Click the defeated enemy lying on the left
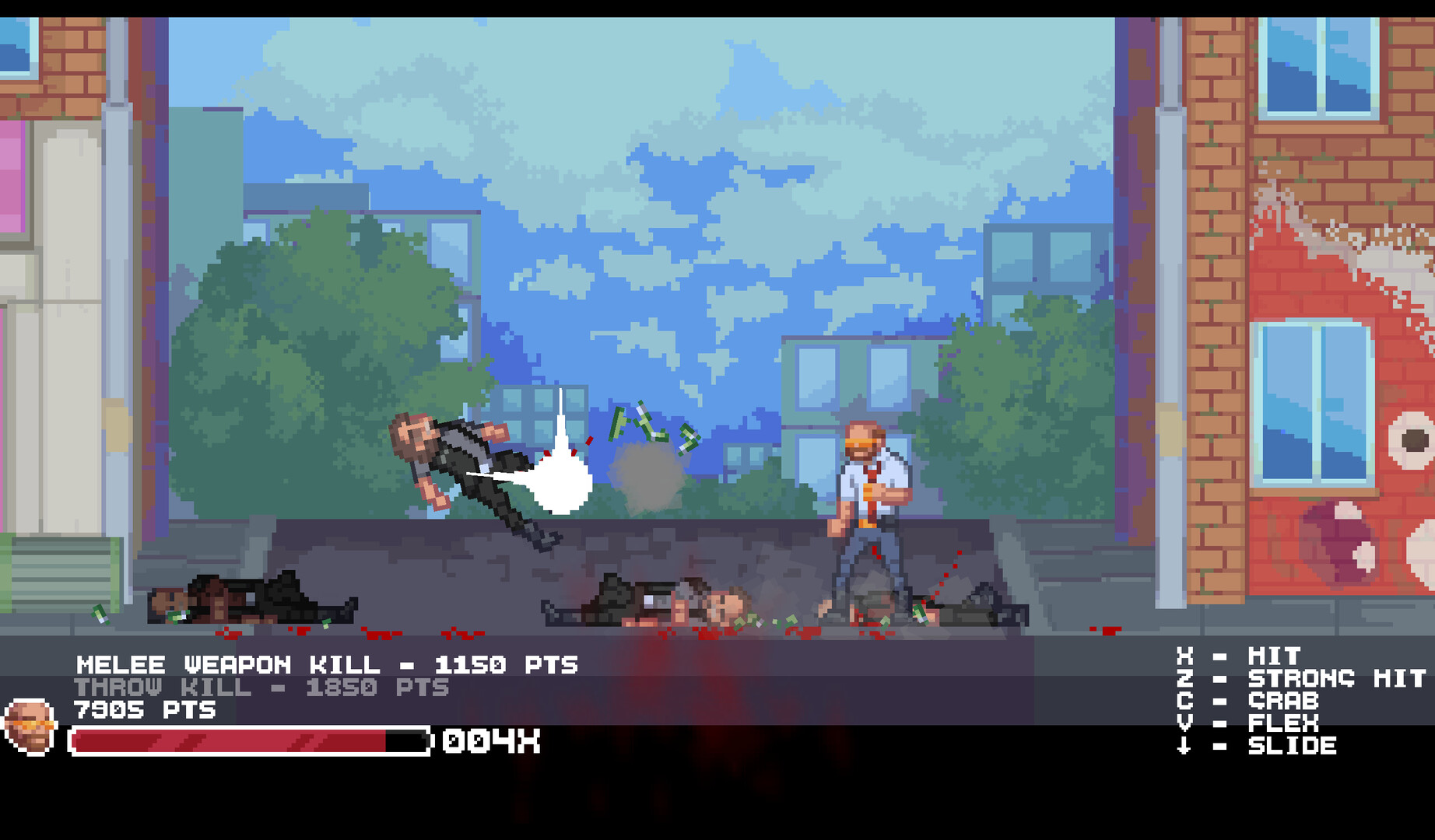The height and width of the screenshot is (840, 1435). pos(249,599)
